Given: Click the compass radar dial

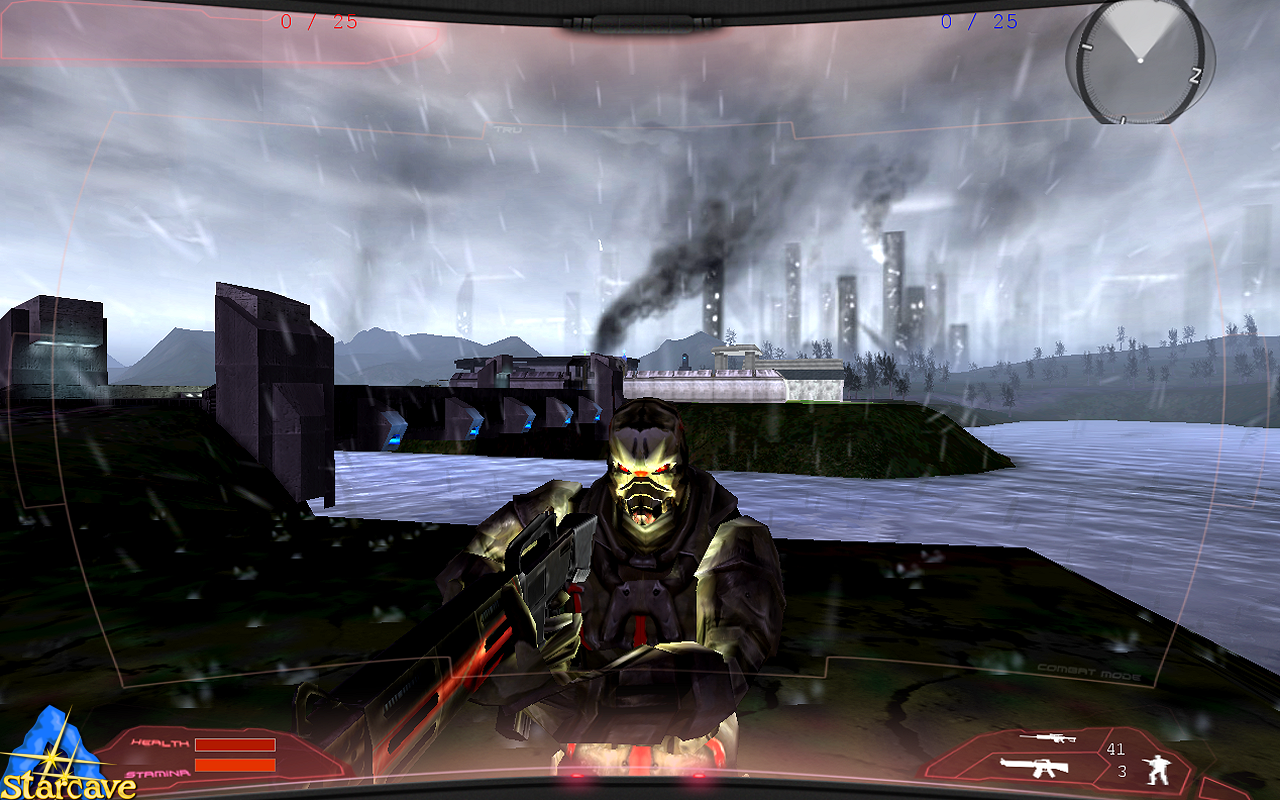Looking at the screenshot, I should pos(1139,60).
